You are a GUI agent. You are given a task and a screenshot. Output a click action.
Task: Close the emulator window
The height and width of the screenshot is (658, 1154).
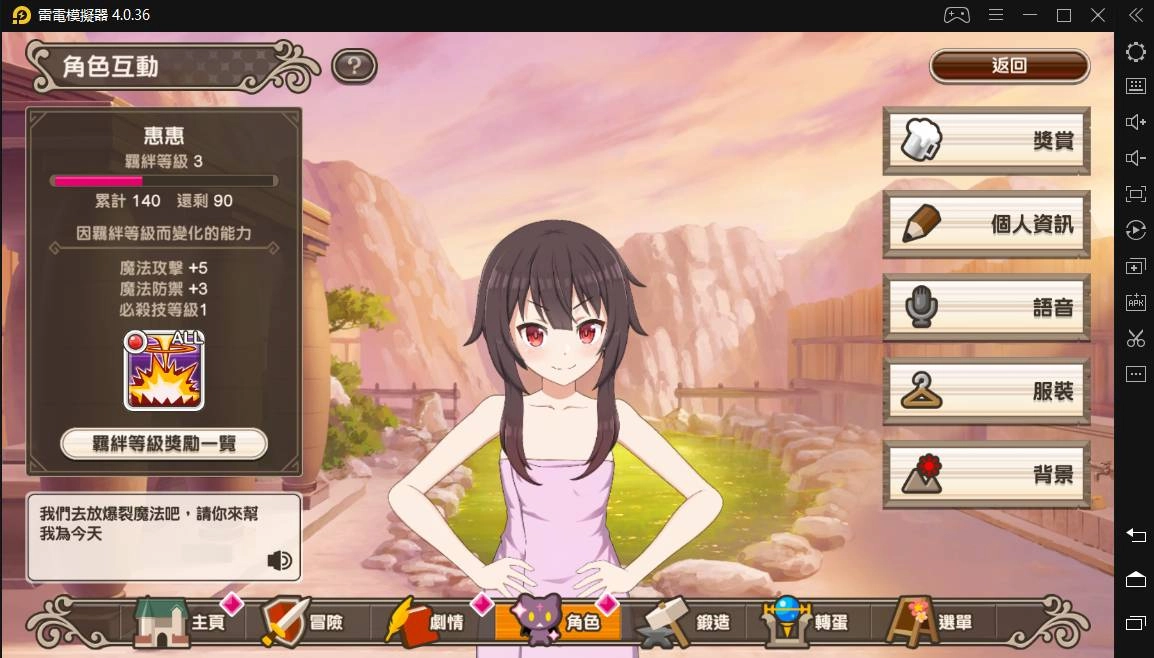1098,15
